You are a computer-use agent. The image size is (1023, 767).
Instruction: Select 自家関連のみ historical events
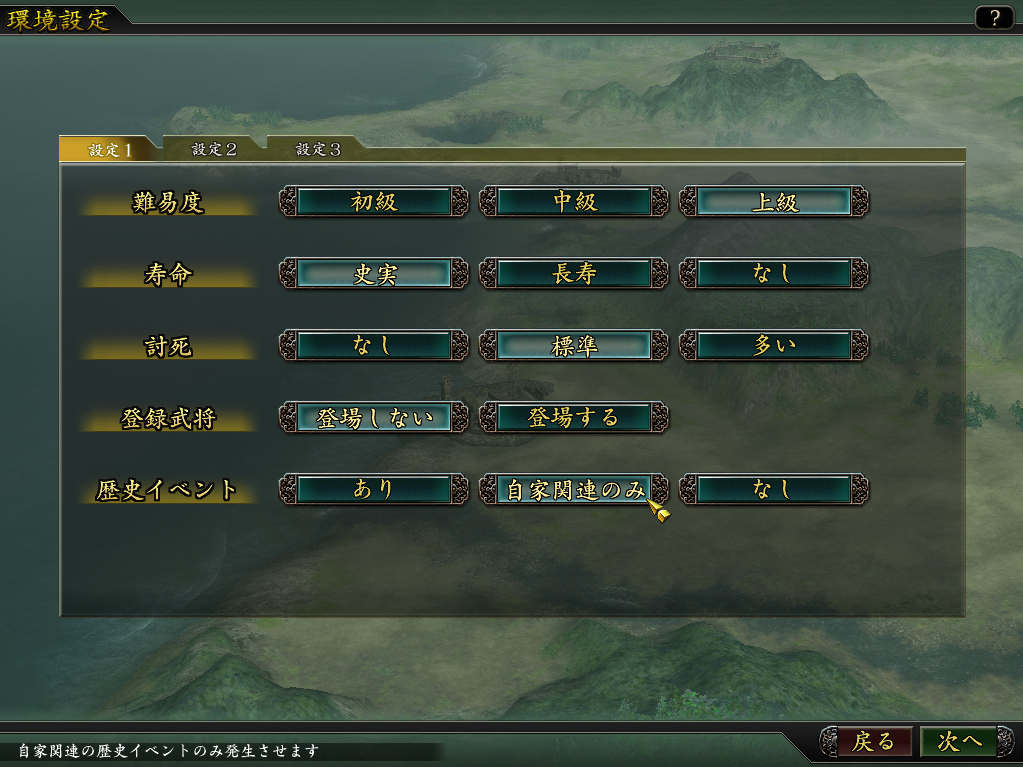coord(574,489)
